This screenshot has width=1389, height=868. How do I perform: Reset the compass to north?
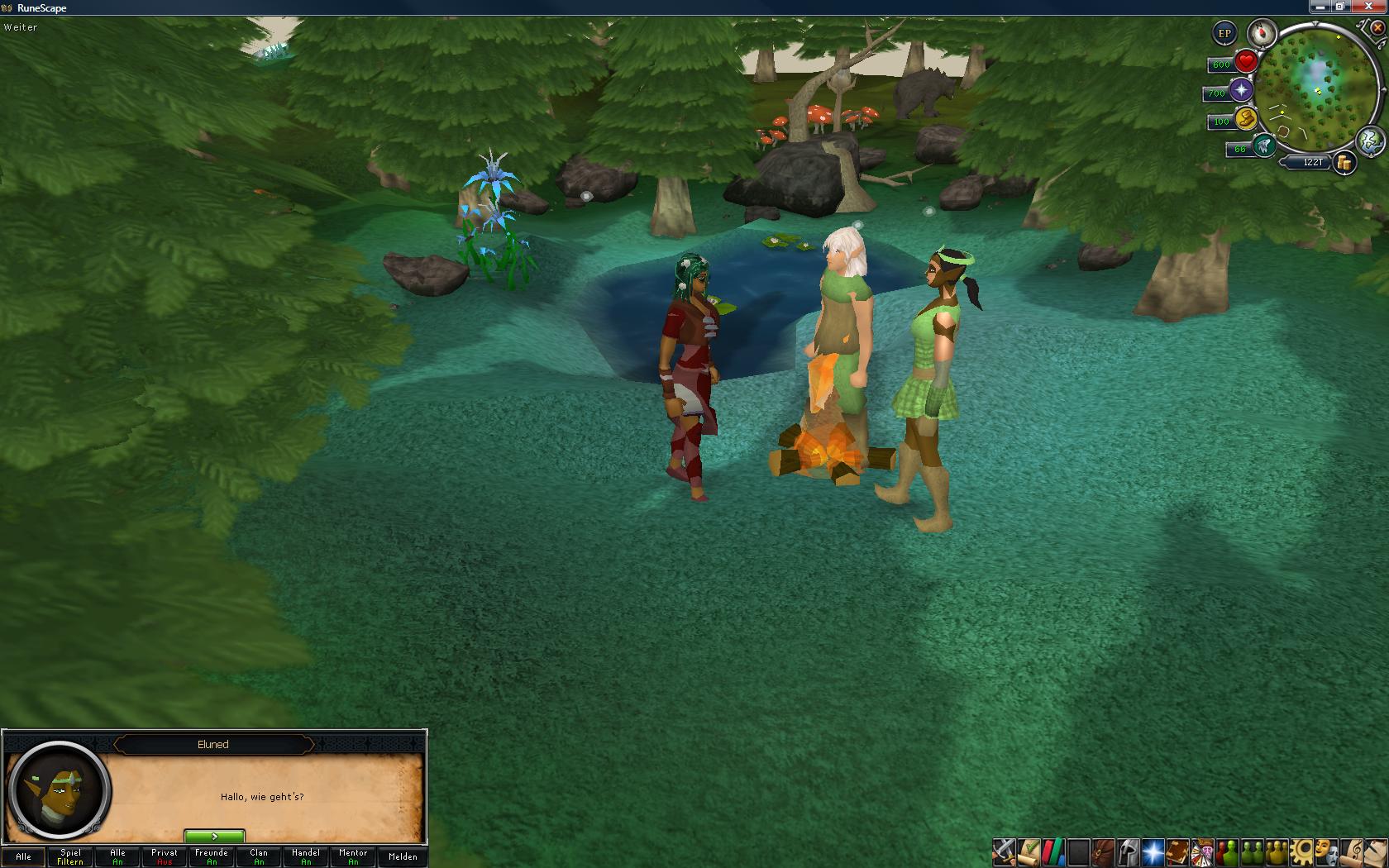(1262, 34)
